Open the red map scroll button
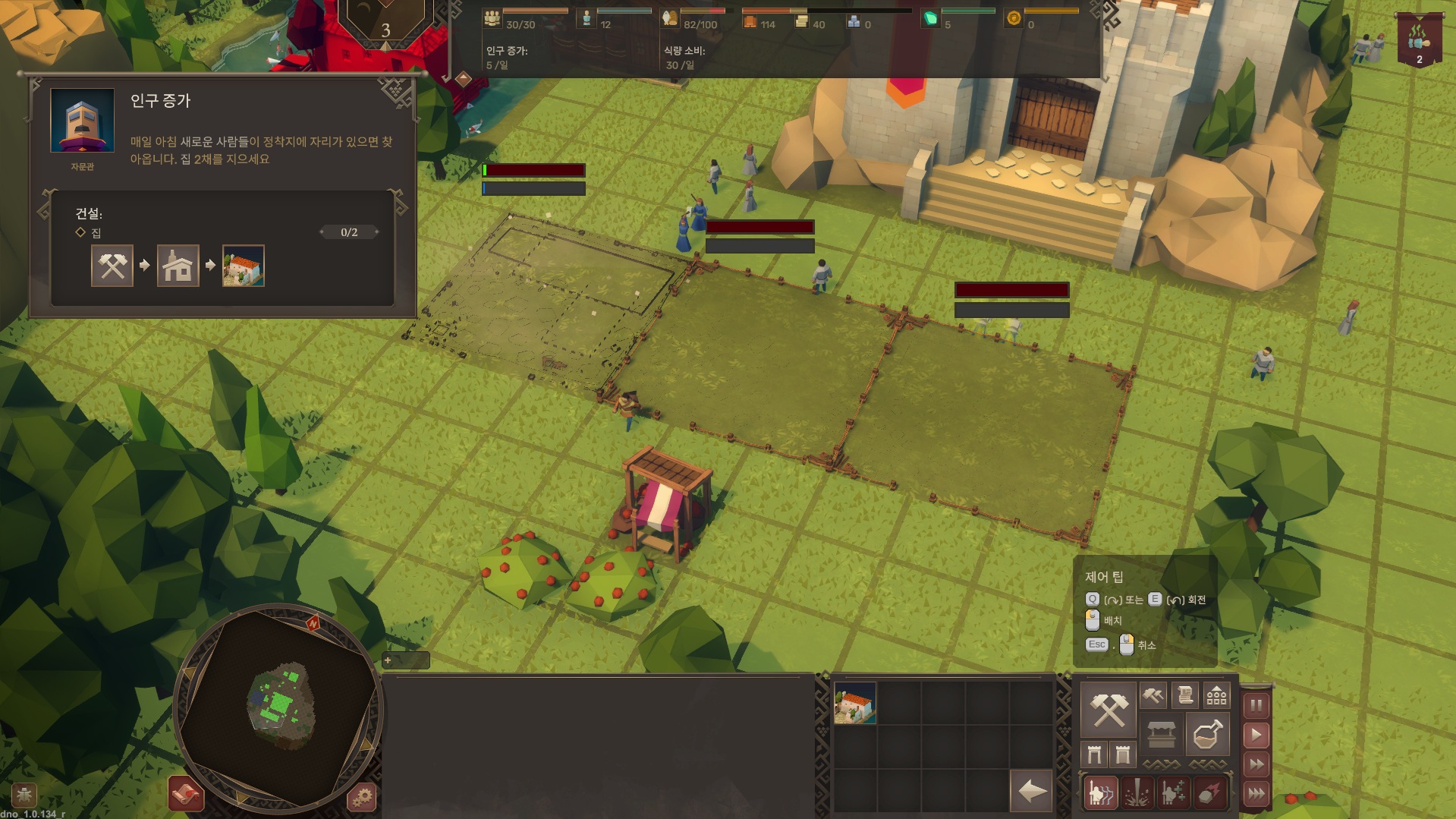 [186, 794]
